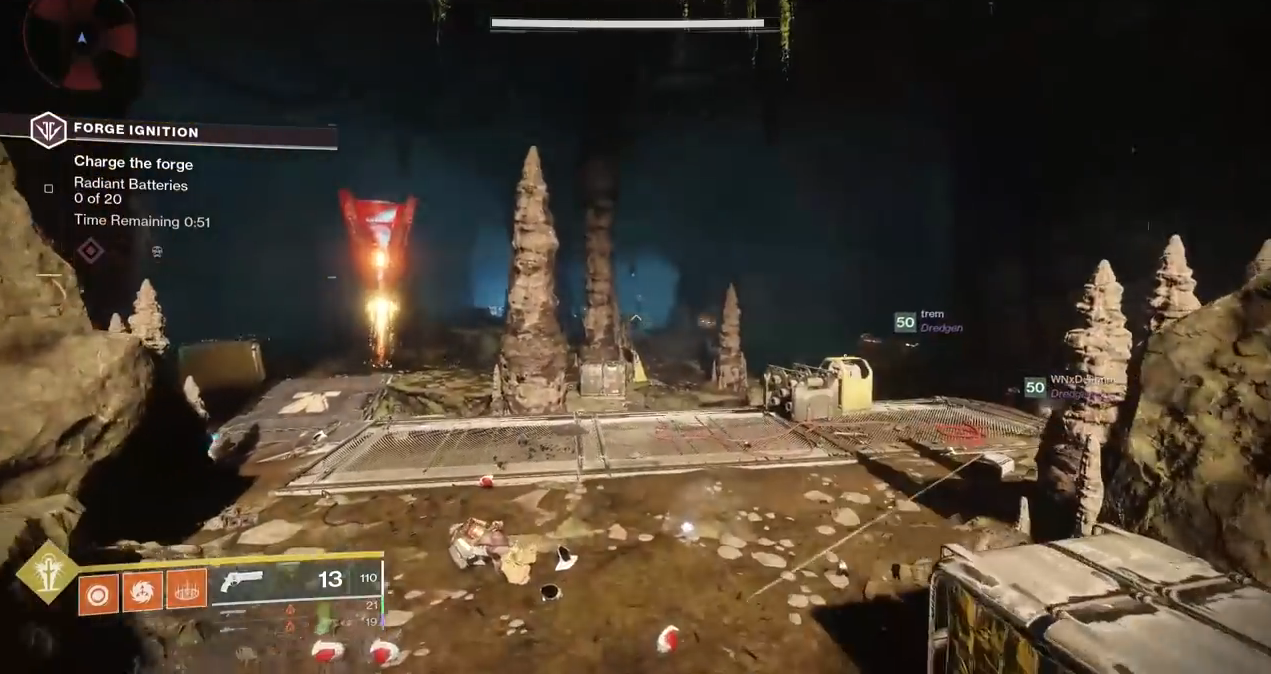Click the circular radar in the corner
Screen dimensions: 1271x674
[82, 40]
